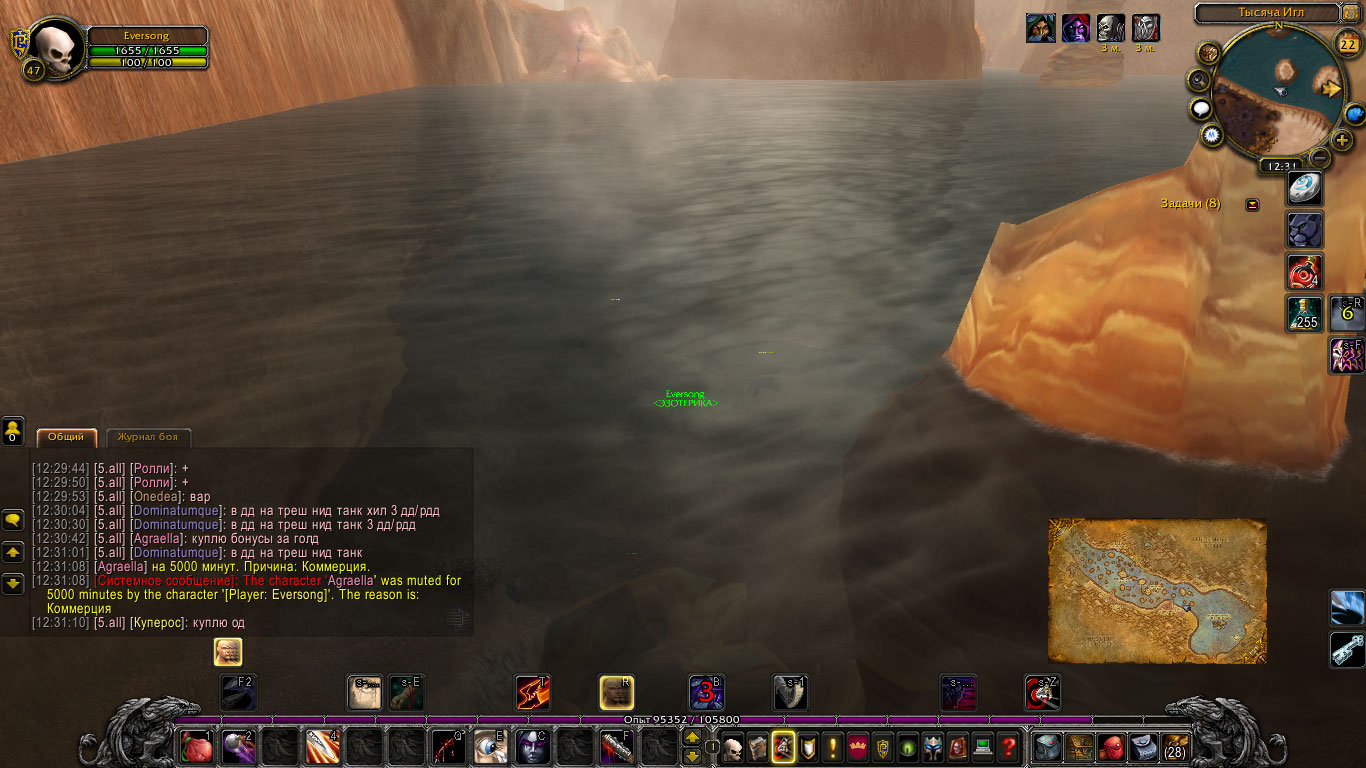Select the green hooded buff icon
1366x768 pixels.
(x=1040, y=28)
